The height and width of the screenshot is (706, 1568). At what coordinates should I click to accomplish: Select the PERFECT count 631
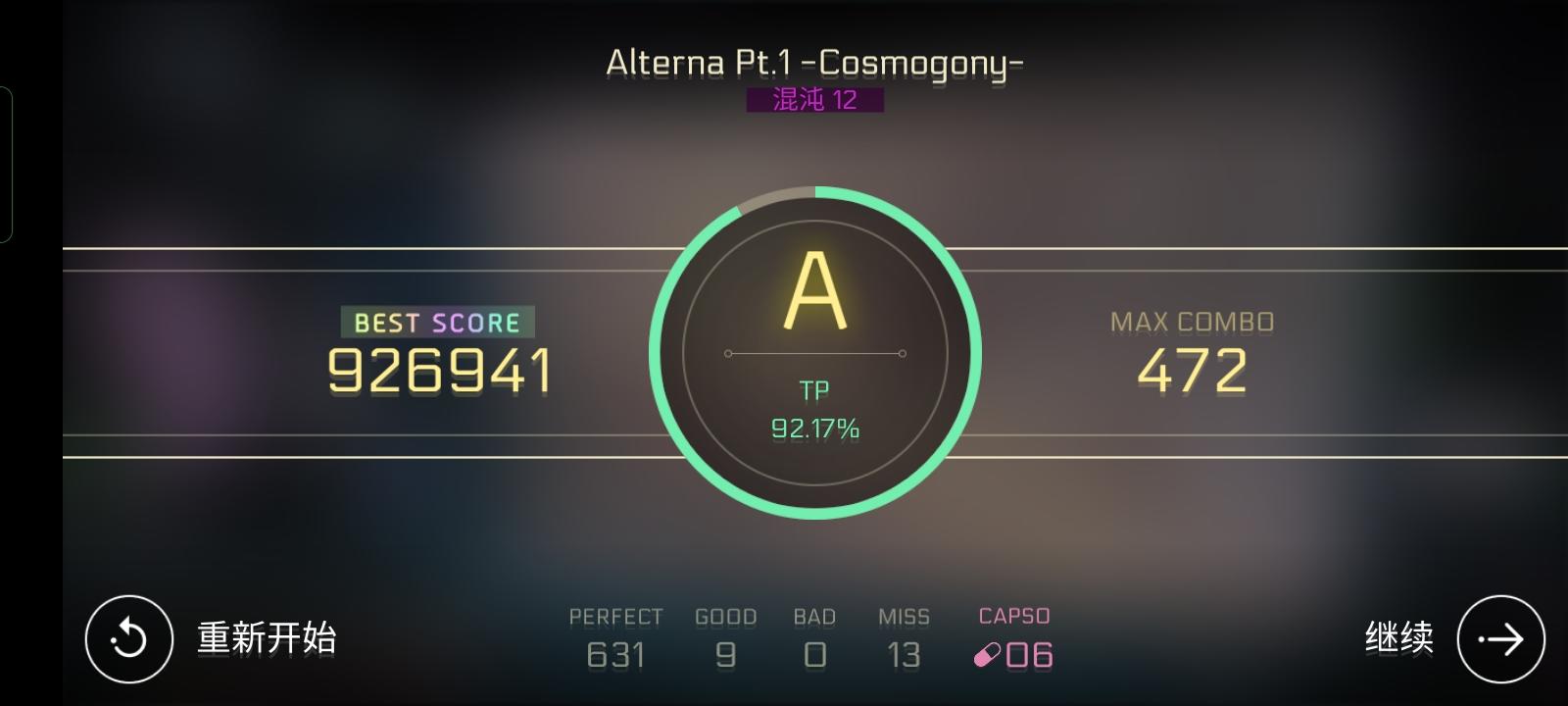click(617, 652)
